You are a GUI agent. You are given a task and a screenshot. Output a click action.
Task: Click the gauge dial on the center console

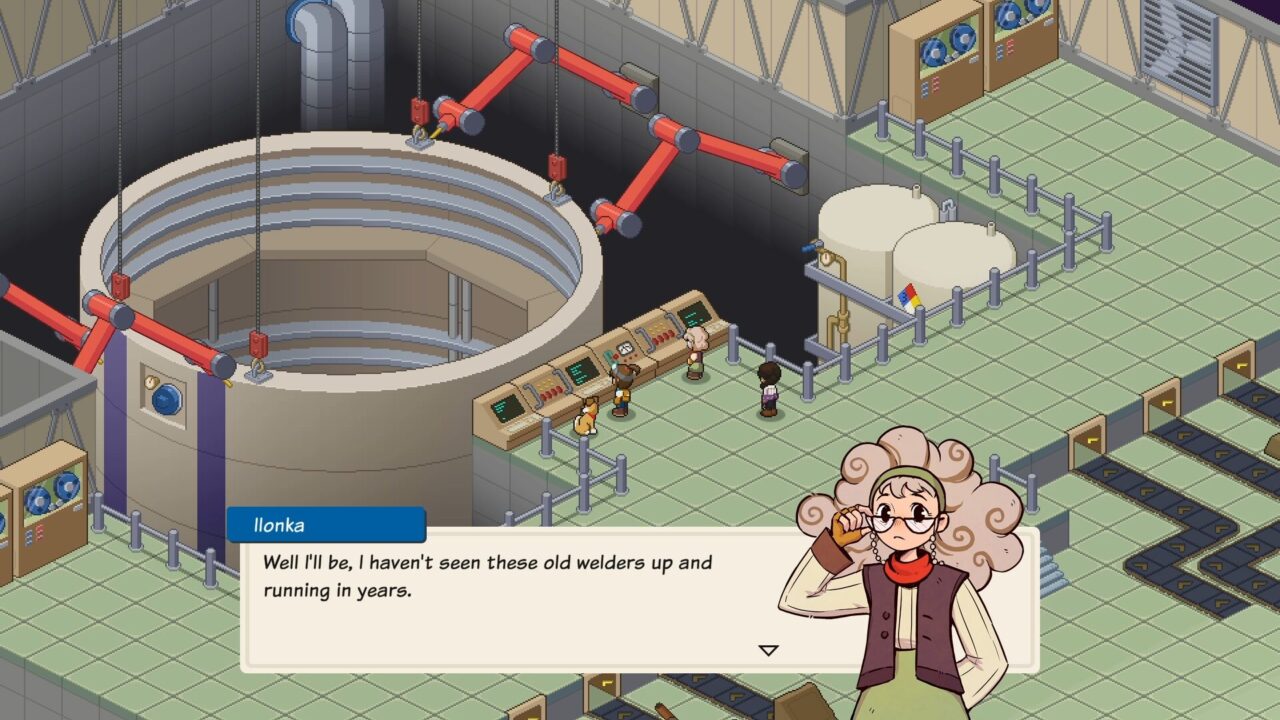click(625, 348)
